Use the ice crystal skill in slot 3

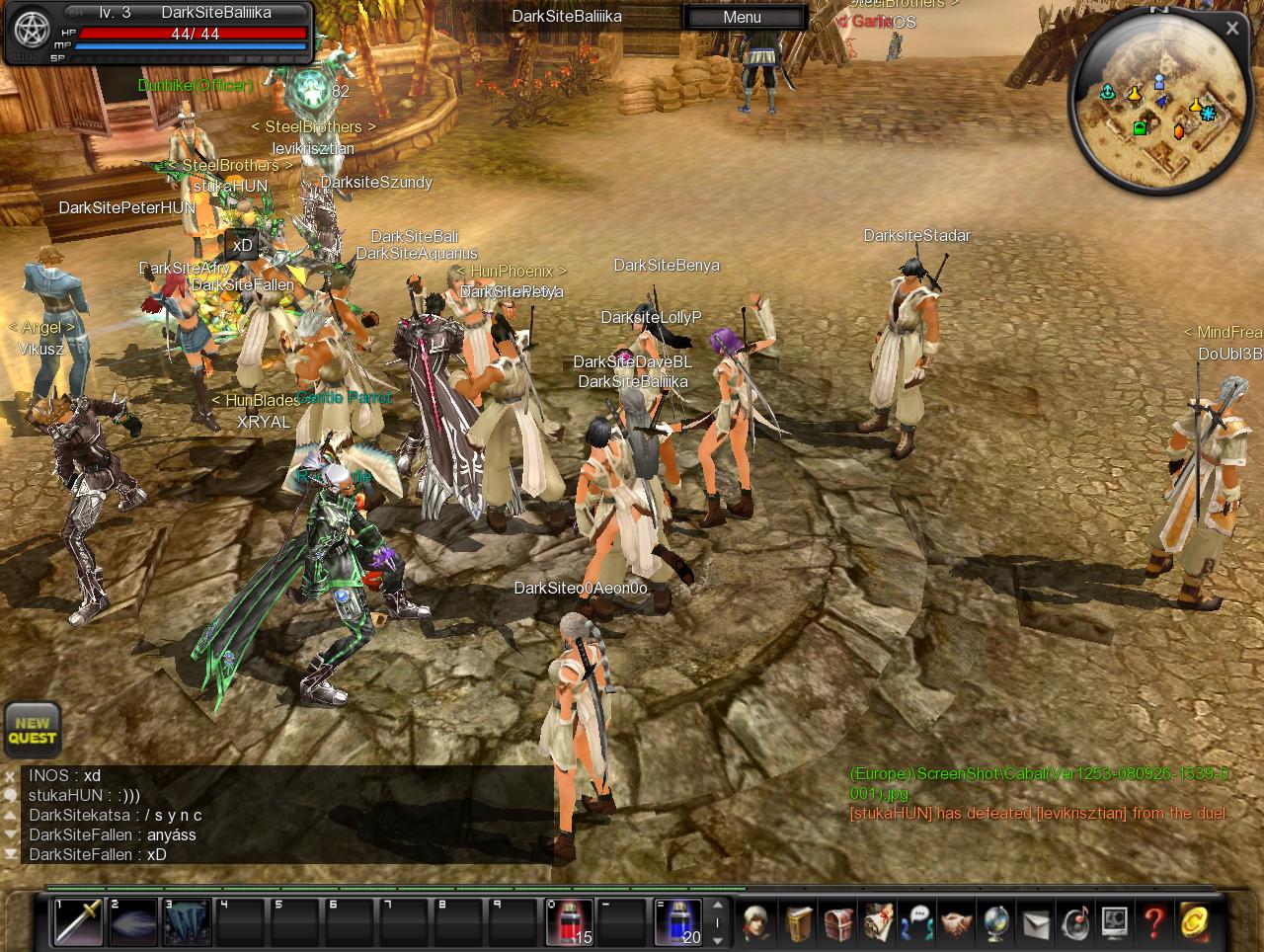(187, 921)
